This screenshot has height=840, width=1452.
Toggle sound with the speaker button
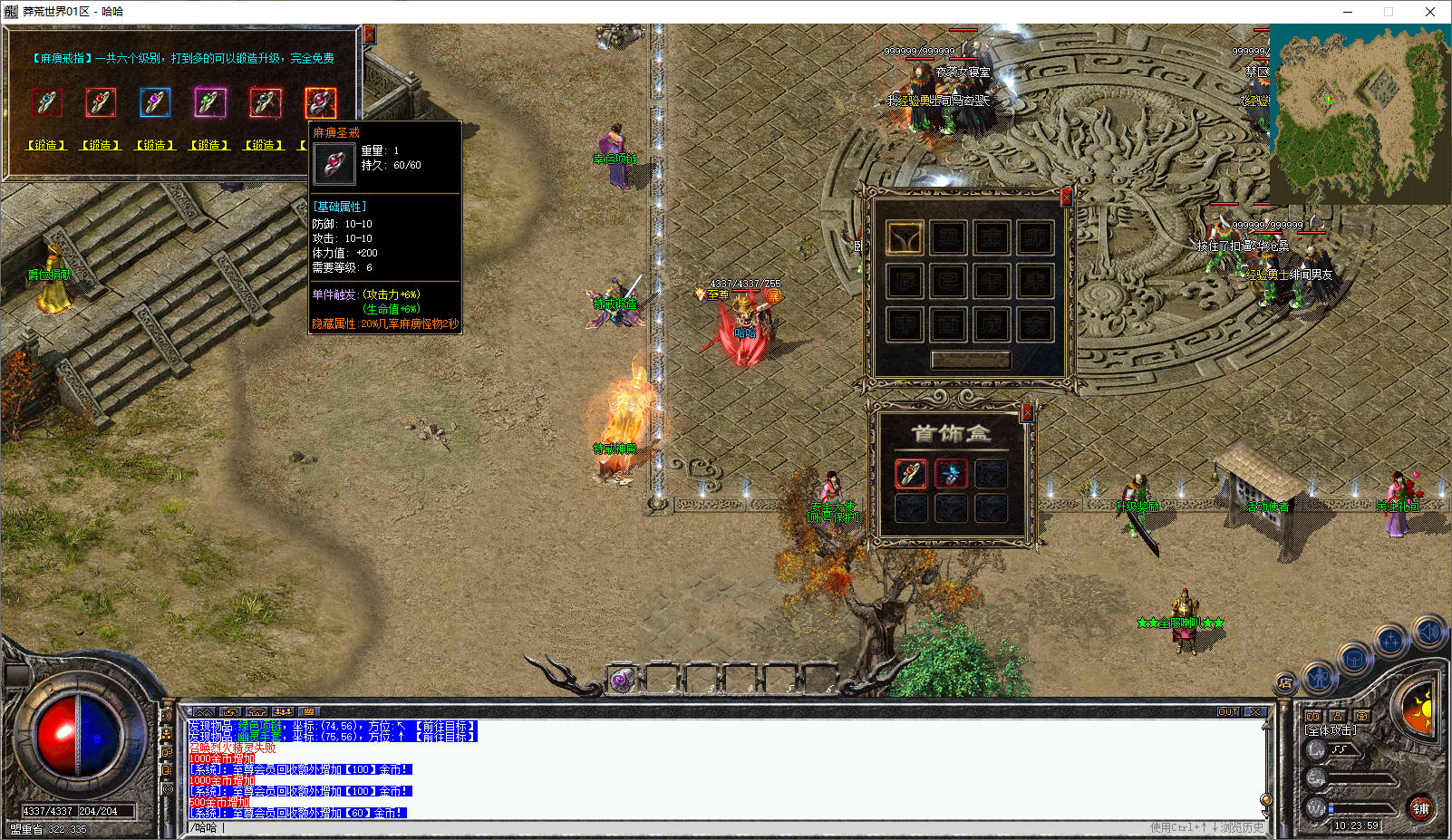1428,632
